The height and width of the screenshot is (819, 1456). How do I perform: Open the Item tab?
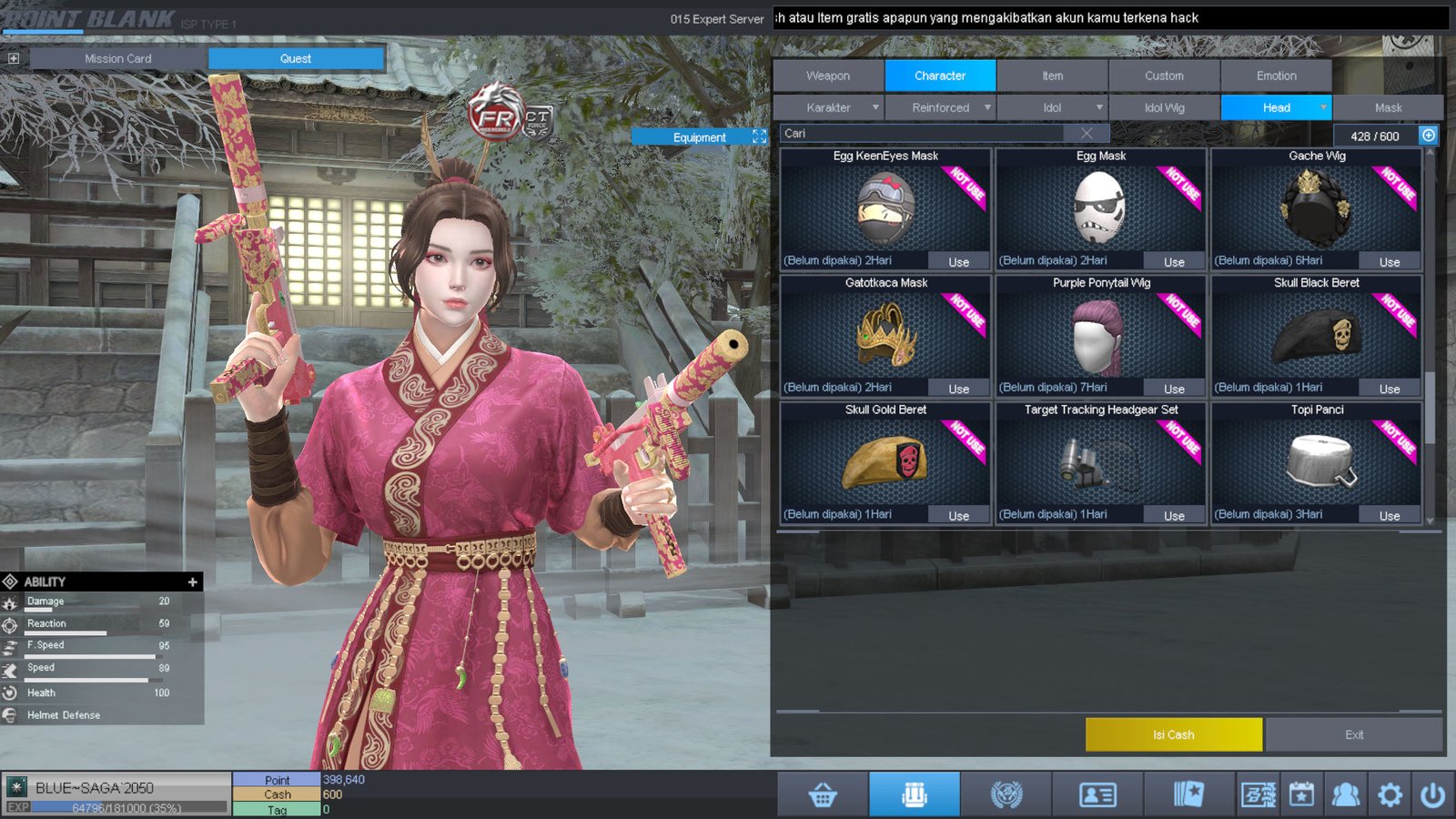(1052, 76)
